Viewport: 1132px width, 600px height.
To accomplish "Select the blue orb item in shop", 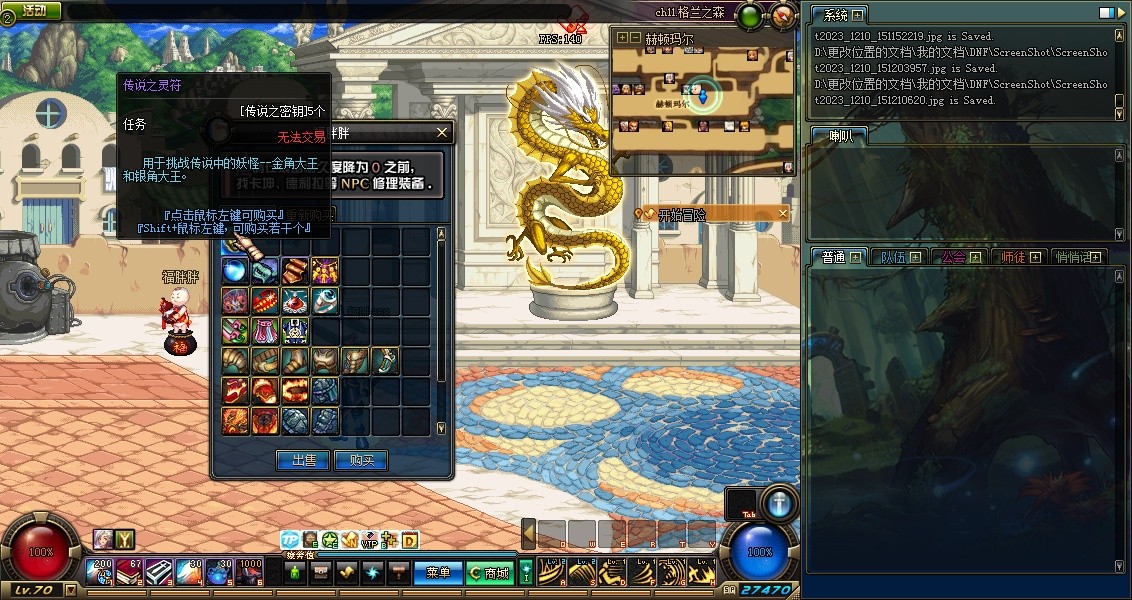I will pyautogui.click(x=236, y=270).
